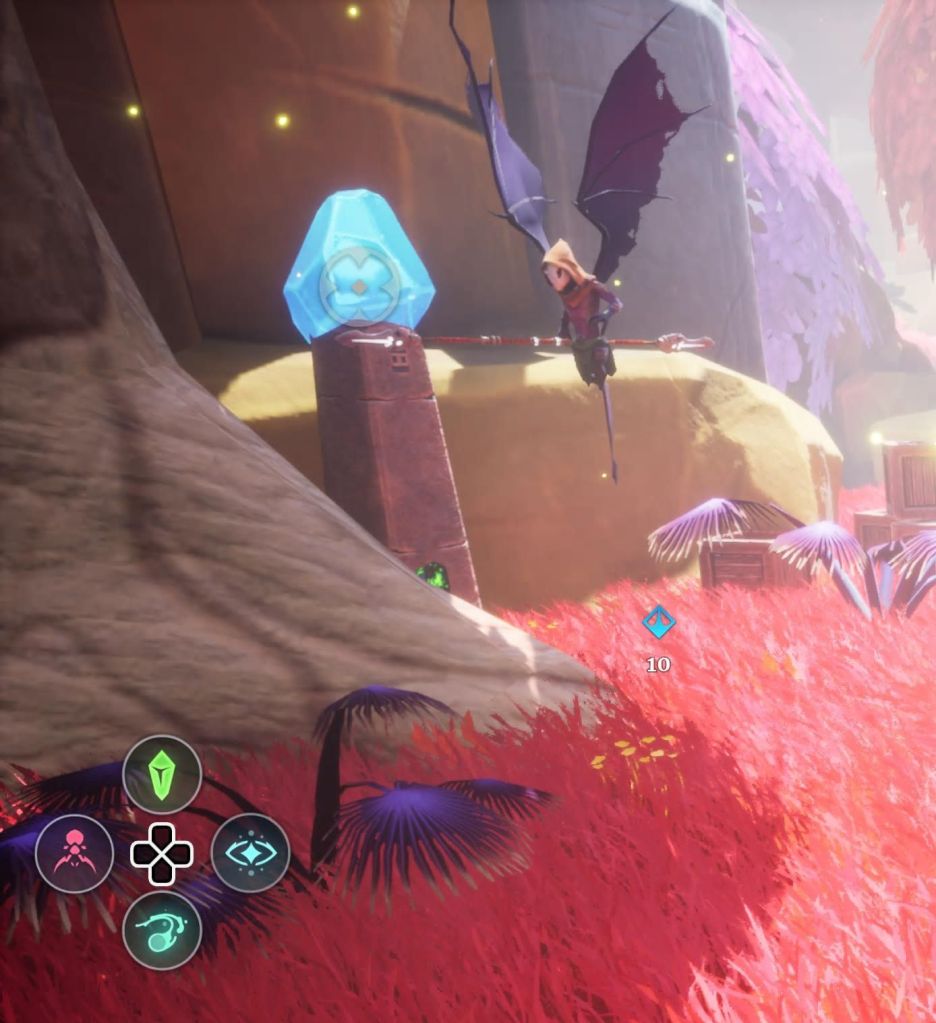This screenshot has width=936, height=1023.
Task: Choose the teal eye ability icon
Action: 250,853
